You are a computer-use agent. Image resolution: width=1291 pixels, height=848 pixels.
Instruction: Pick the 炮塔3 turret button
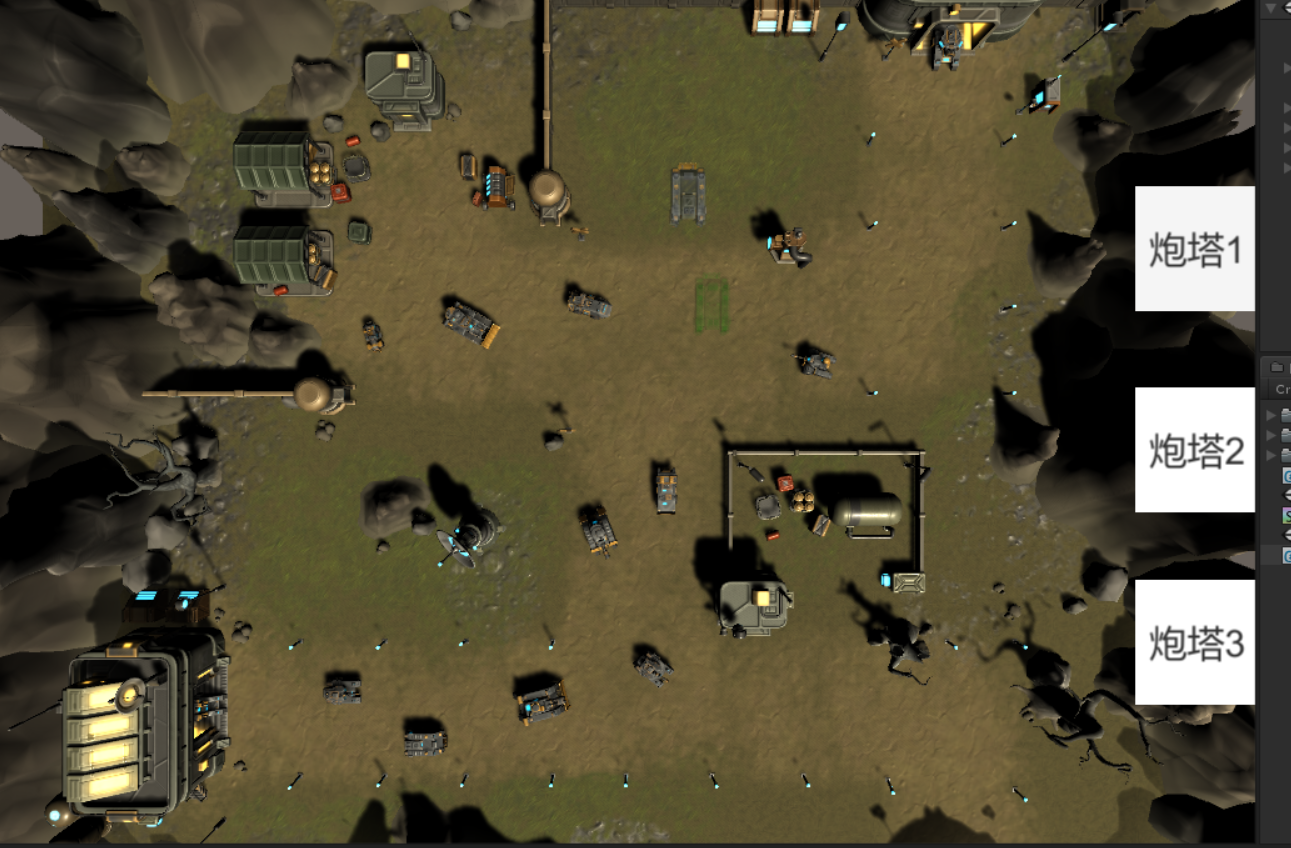(1194, 642)
